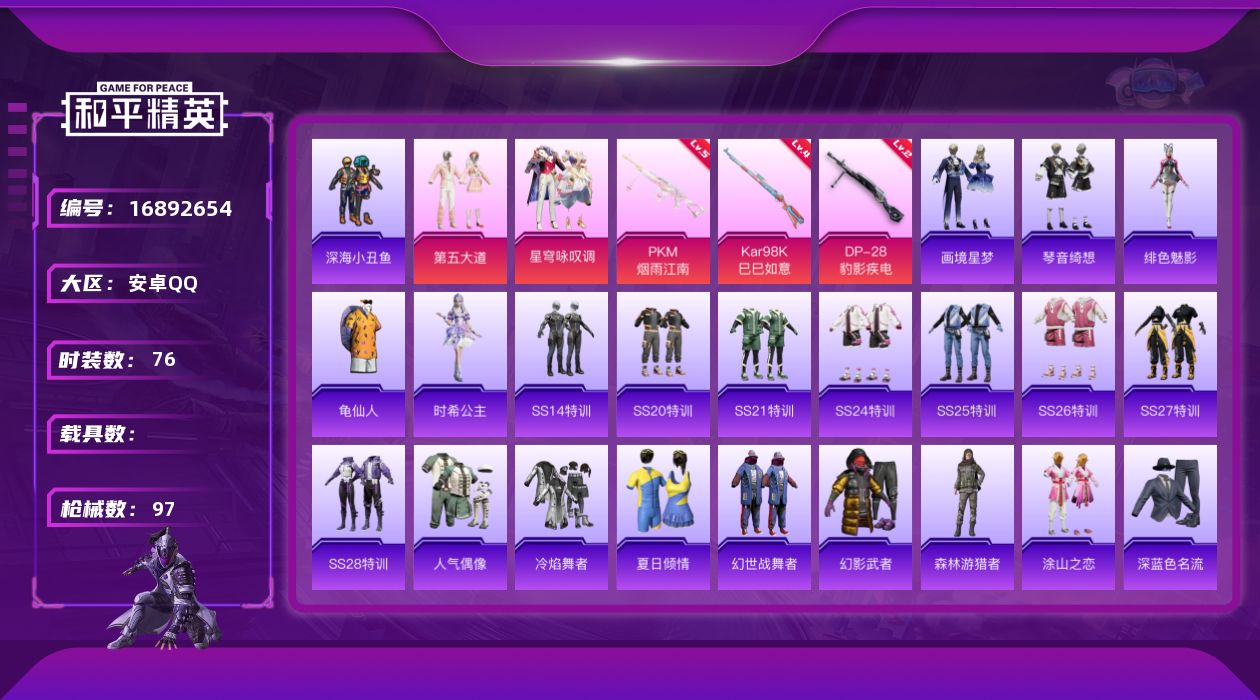The width and height of the screenshot is (1260, 700).
Task: Click the SS24特训 outfit card
Action: tap(865, 364)
